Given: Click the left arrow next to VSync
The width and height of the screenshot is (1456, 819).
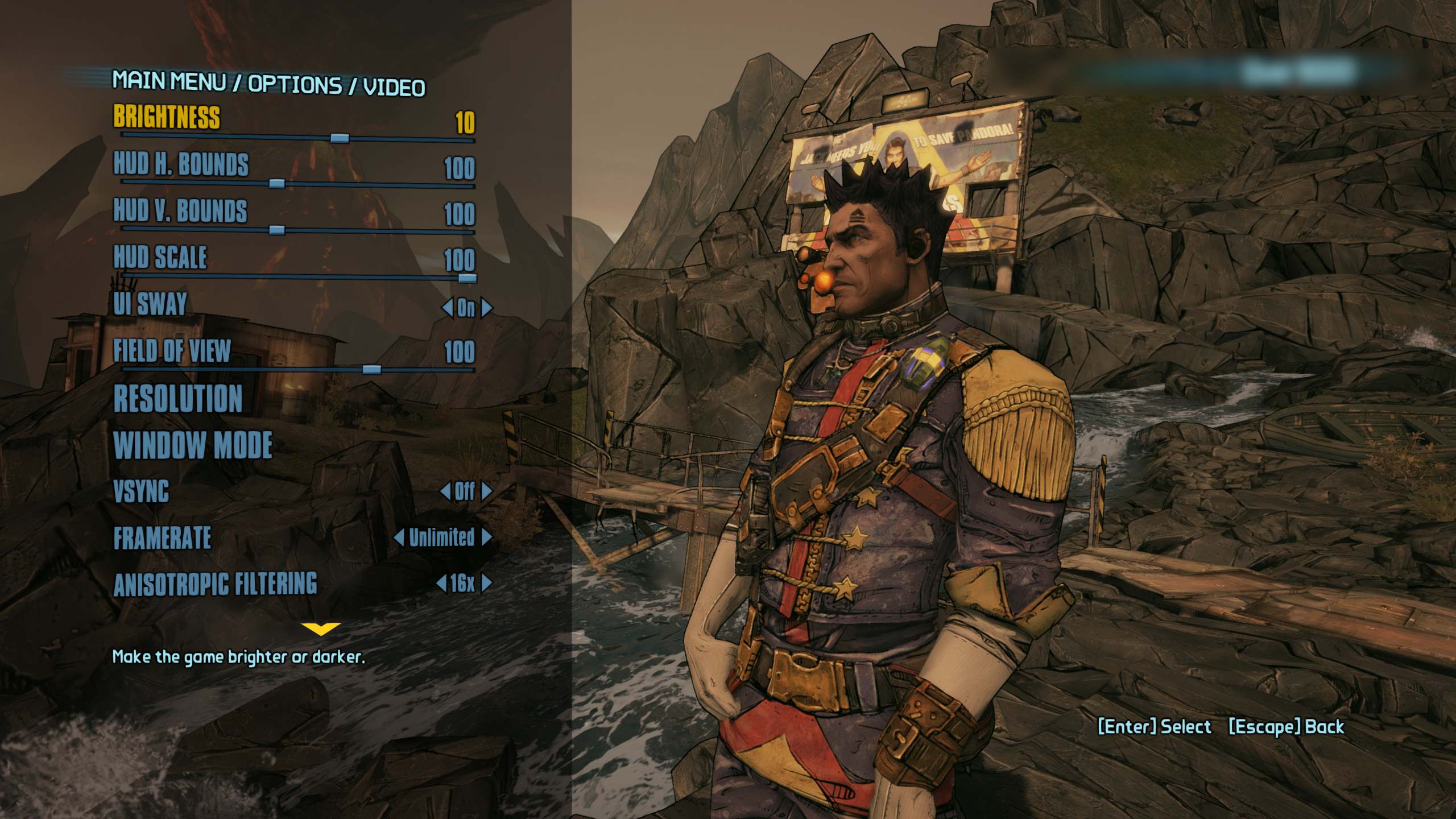Looking at the screenshot, I should 445,491.
